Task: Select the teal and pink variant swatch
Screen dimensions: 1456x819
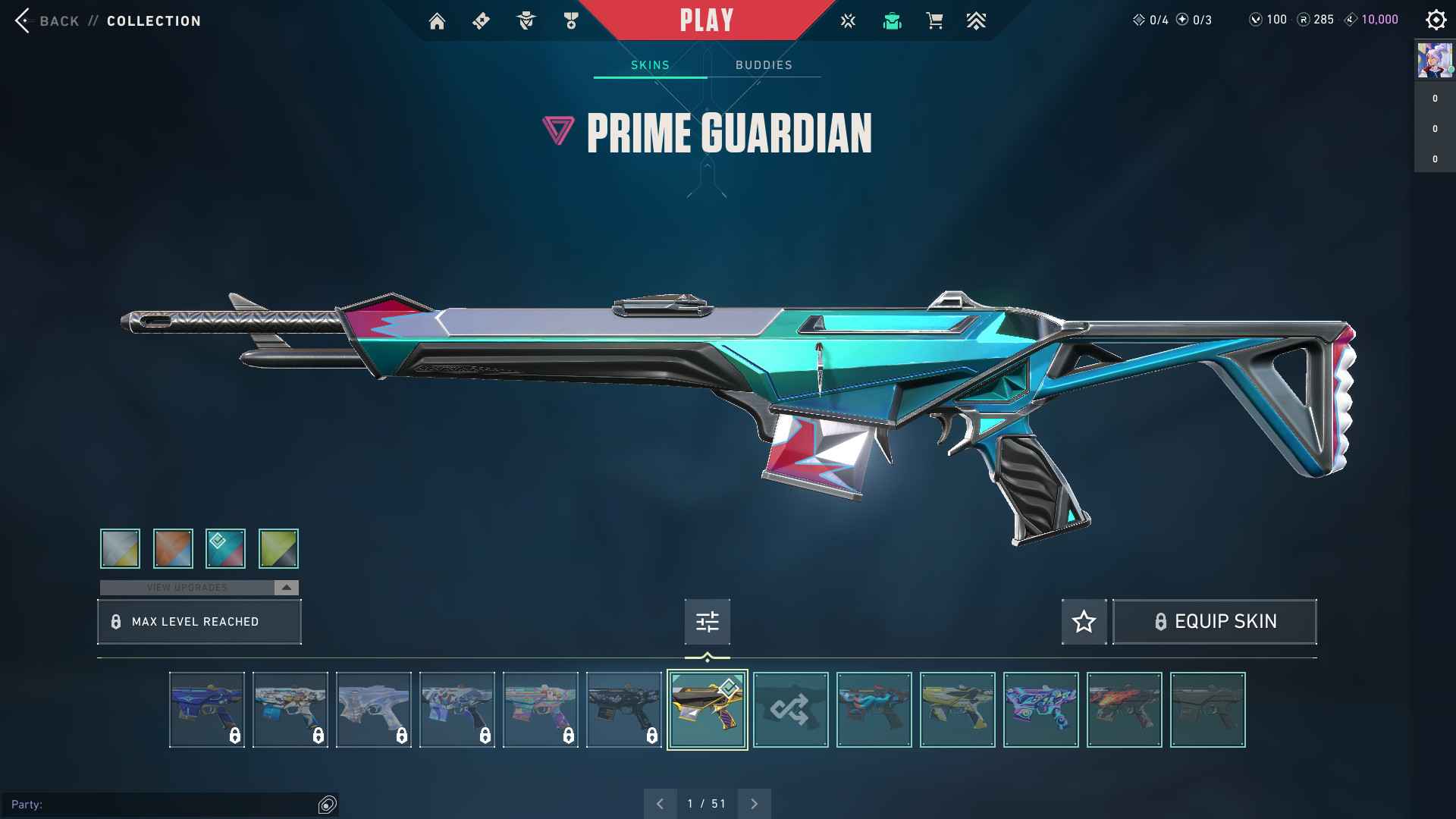Action: tap(225, 548)
